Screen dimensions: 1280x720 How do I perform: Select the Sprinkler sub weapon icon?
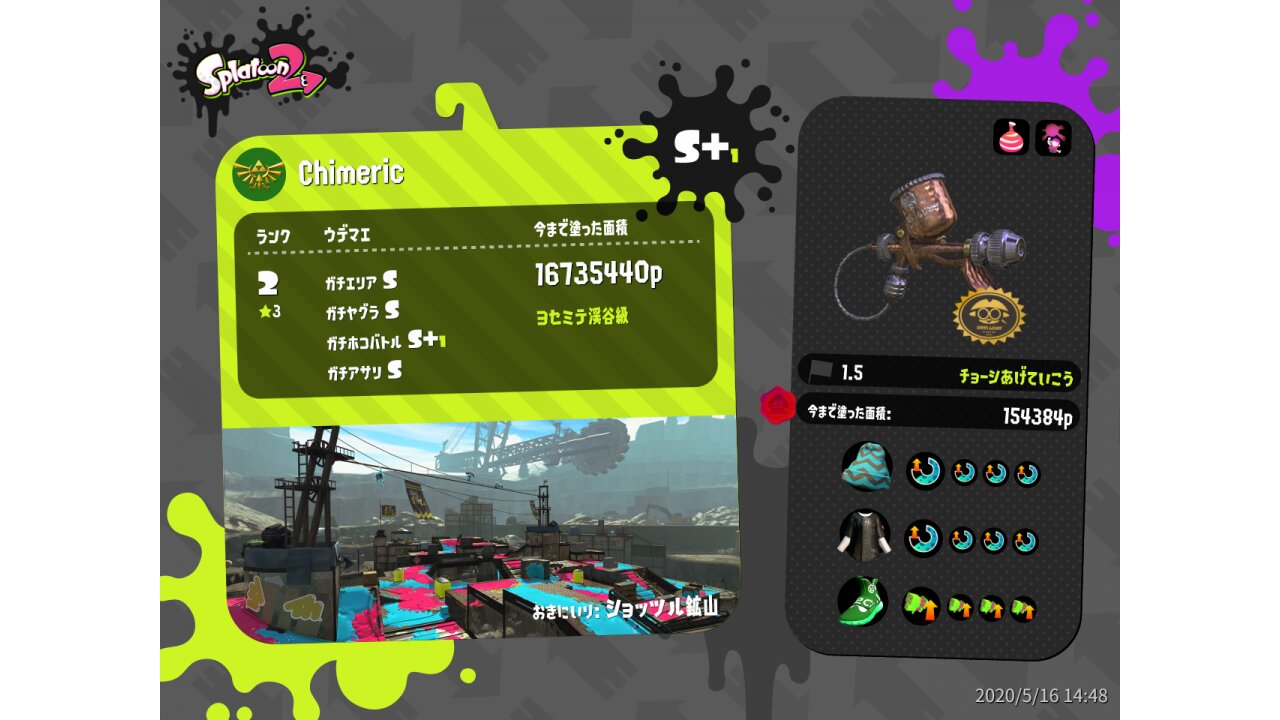1011,137
